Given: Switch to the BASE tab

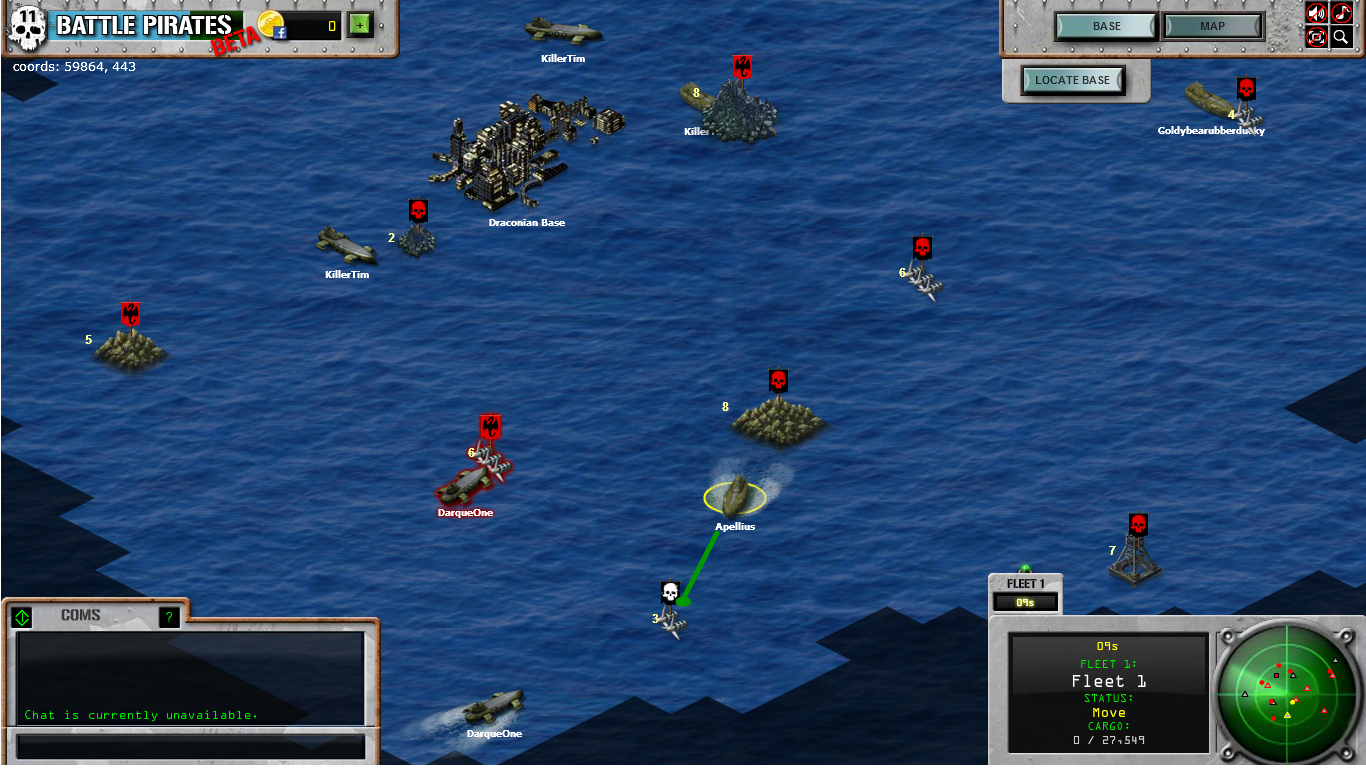Looking at the screenshot, I should click(1105, 25).
